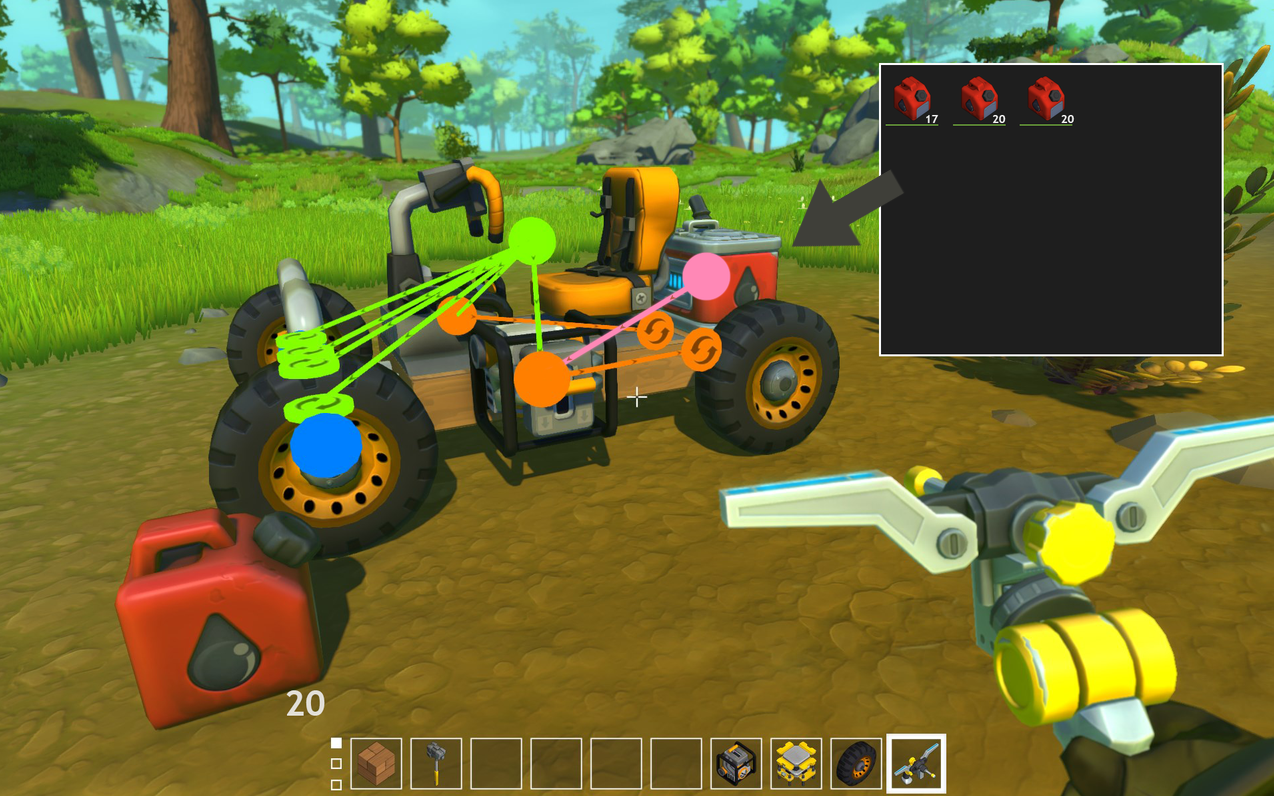Equip the sledgehammer from the hotbar
1274x796 pixels.
[436, 764]
